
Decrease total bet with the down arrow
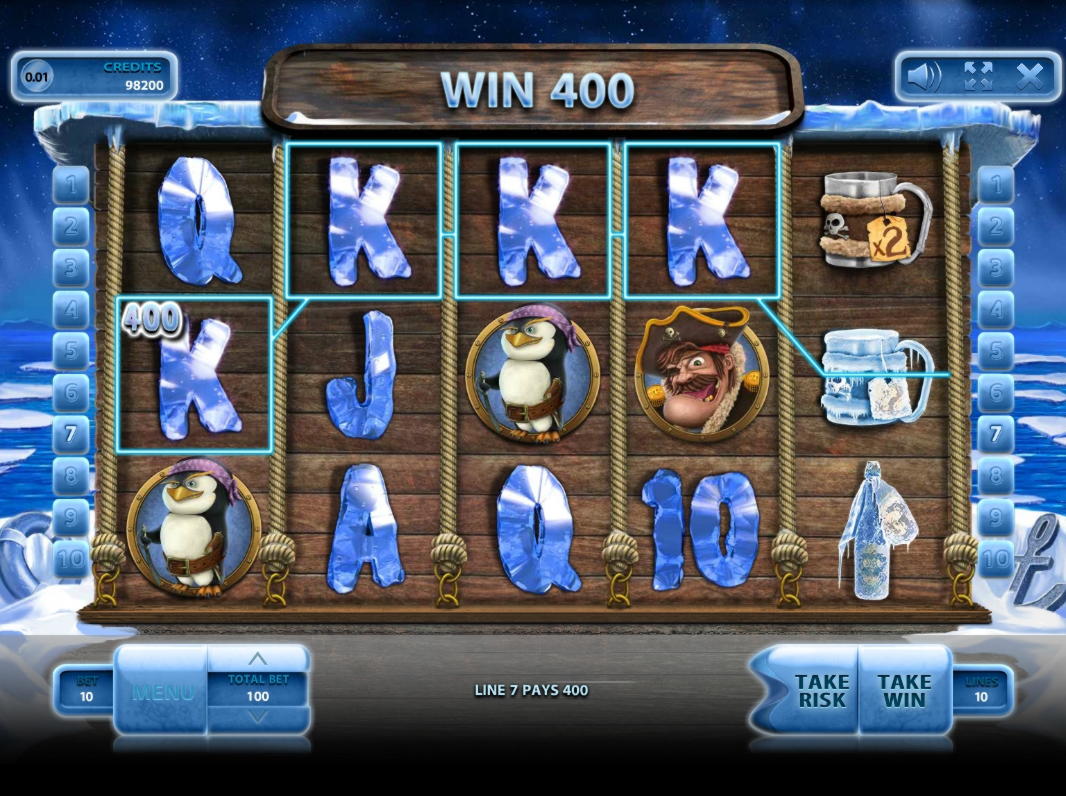258,717
